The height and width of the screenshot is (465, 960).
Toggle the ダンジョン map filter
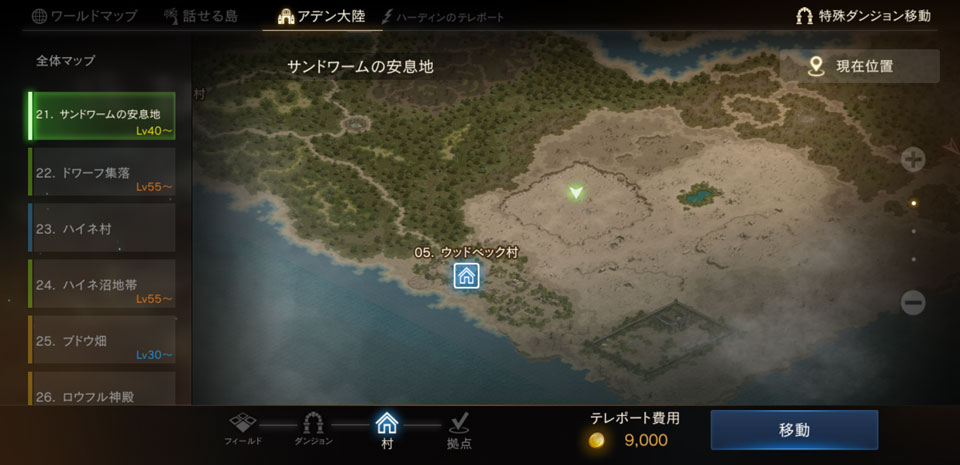click(x=314, y=429)
